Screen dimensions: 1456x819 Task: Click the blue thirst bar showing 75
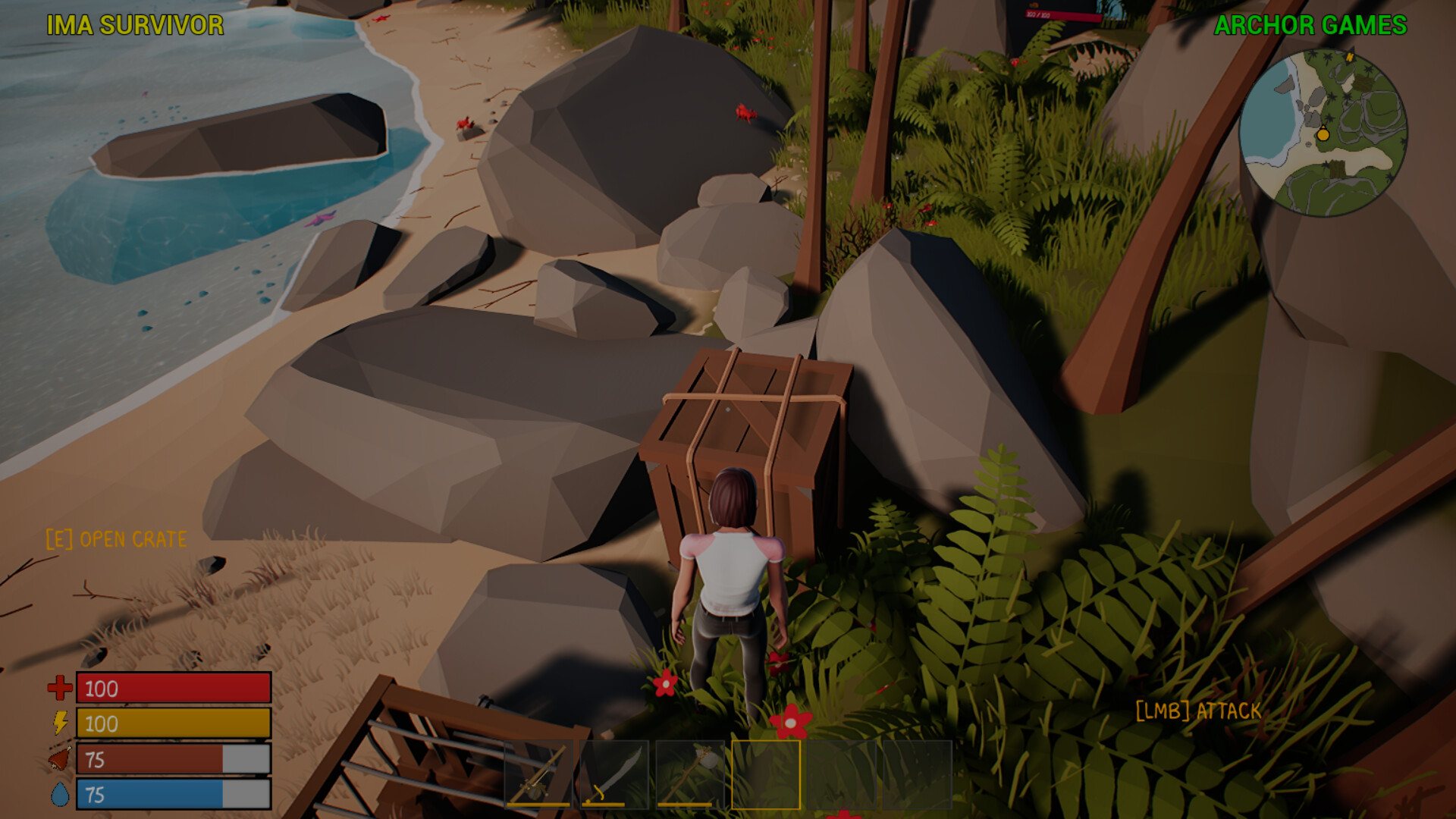(173, 795)
